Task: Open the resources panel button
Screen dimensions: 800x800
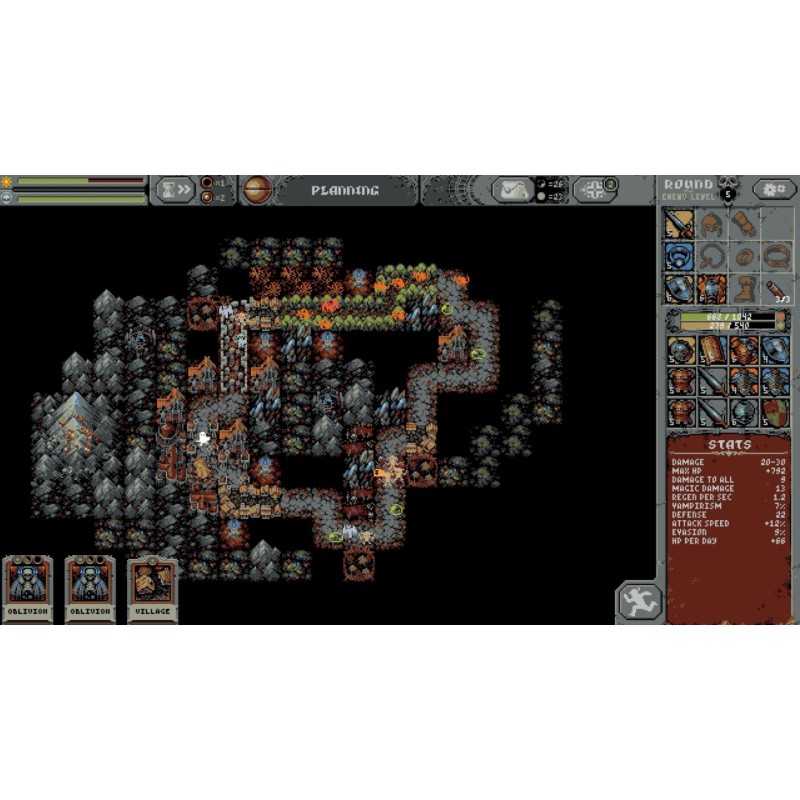Action: tap(513, 190)
